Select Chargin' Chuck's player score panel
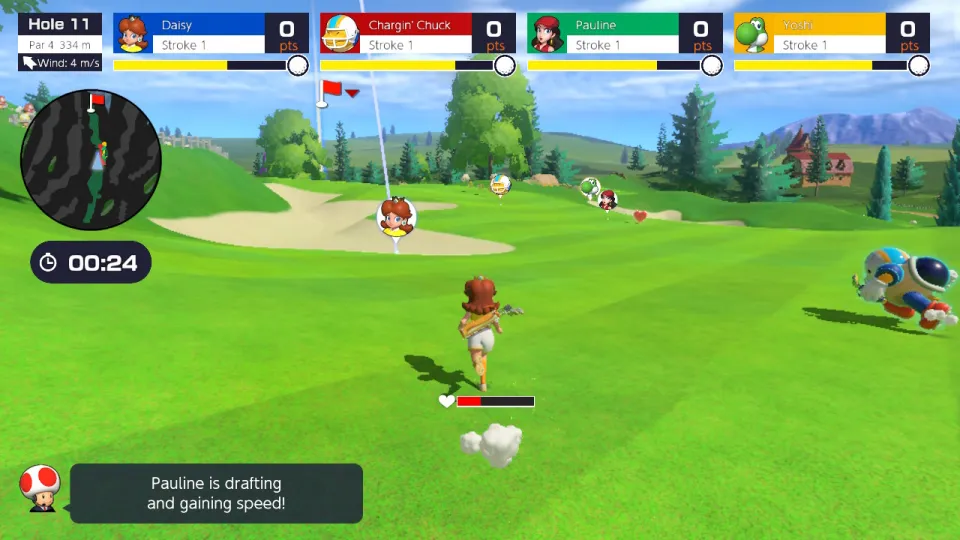The width and height of the screenshot is (960, 540). tap(418, 34)
